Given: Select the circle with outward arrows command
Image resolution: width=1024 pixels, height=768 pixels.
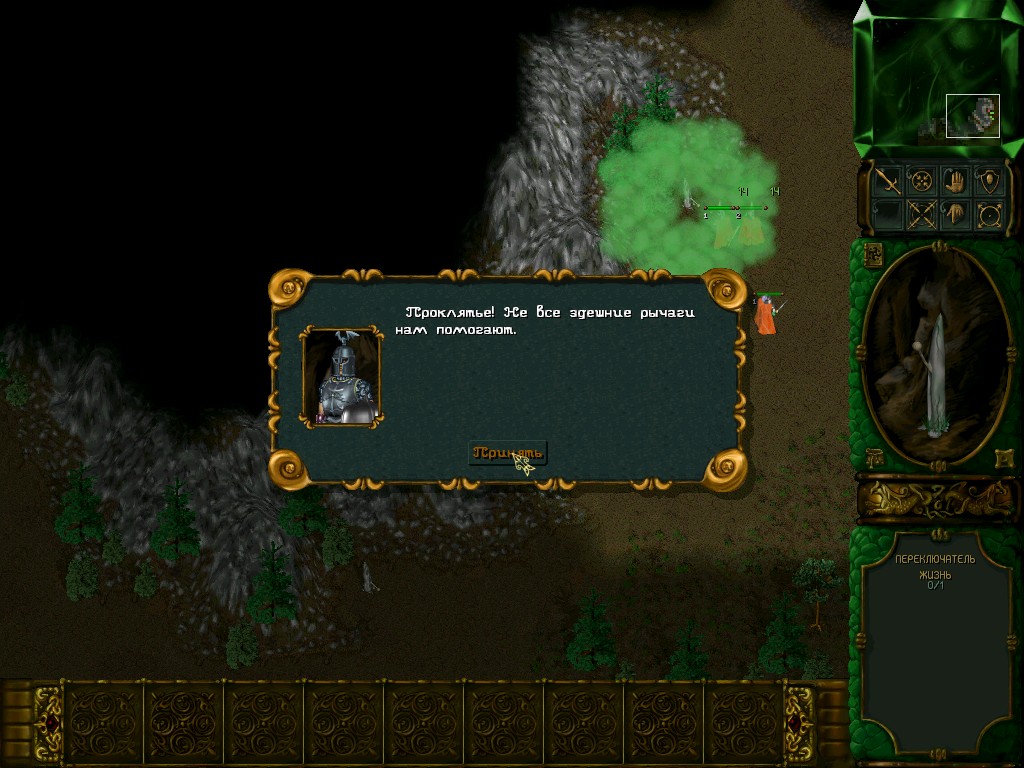Looking at the screenshot, I should 989,214.
